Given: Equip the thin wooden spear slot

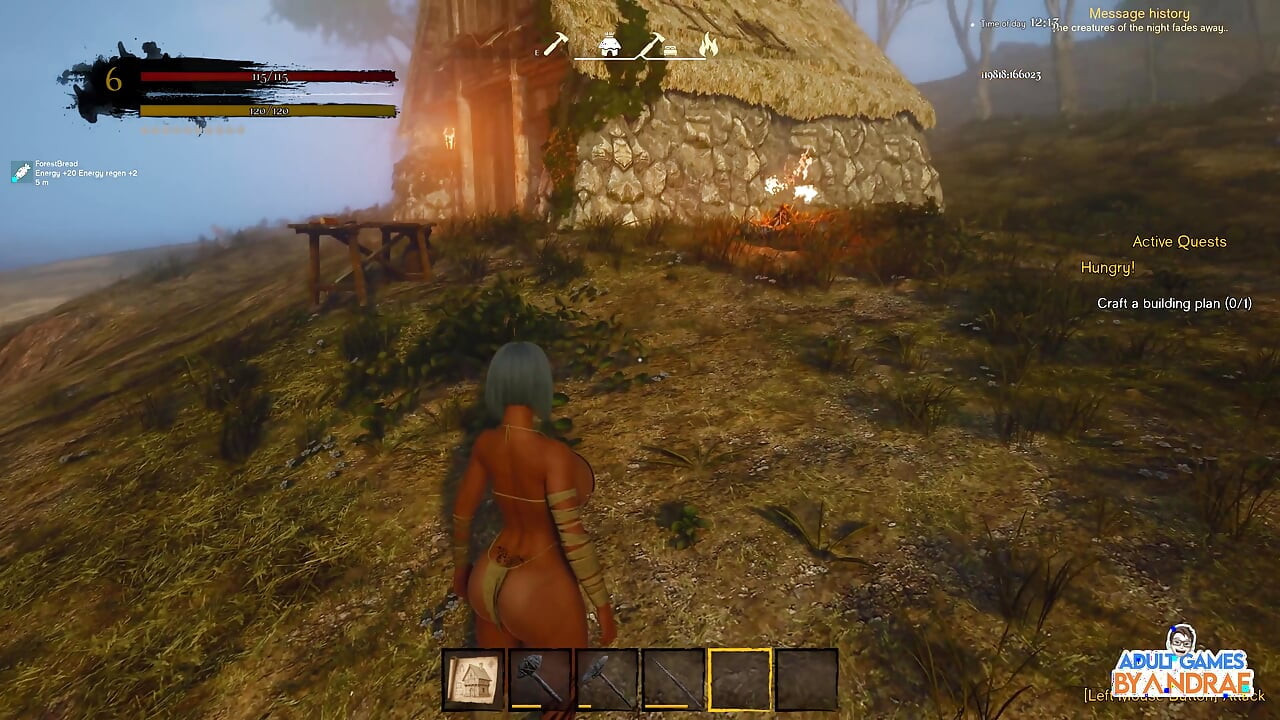Looking at the screenshot, I should (673, 680).
